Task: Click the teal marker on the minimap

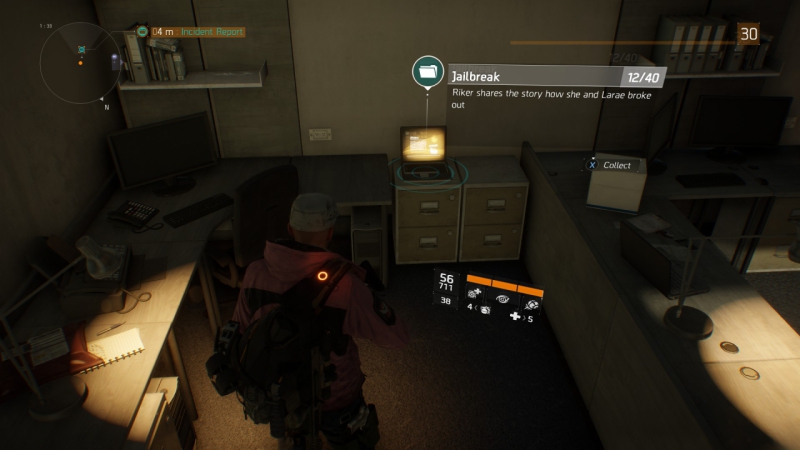Action: [x=81, y=48]
